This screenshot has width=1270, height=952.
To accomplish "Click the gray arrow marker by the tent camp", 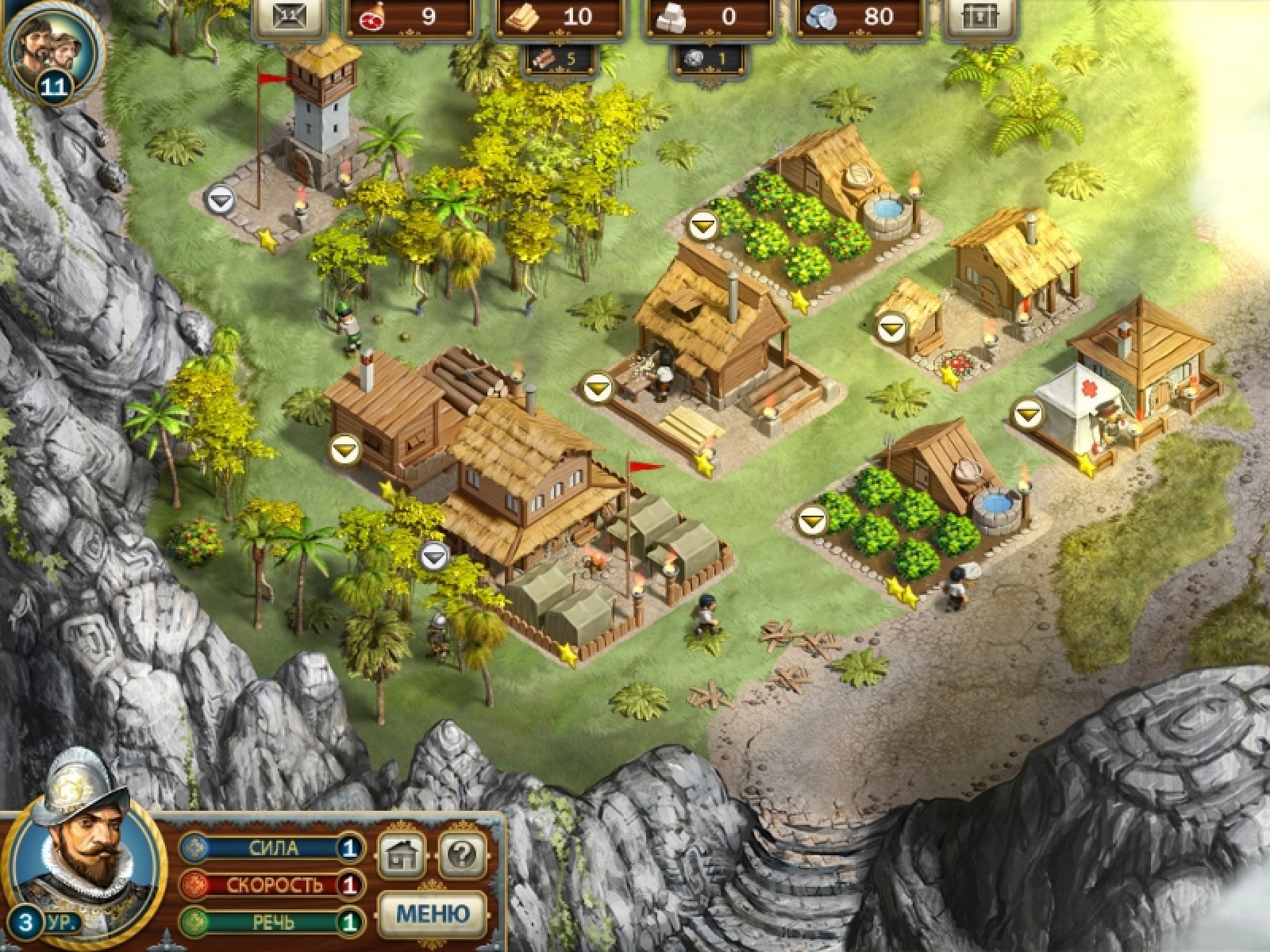I will [433, 556].
